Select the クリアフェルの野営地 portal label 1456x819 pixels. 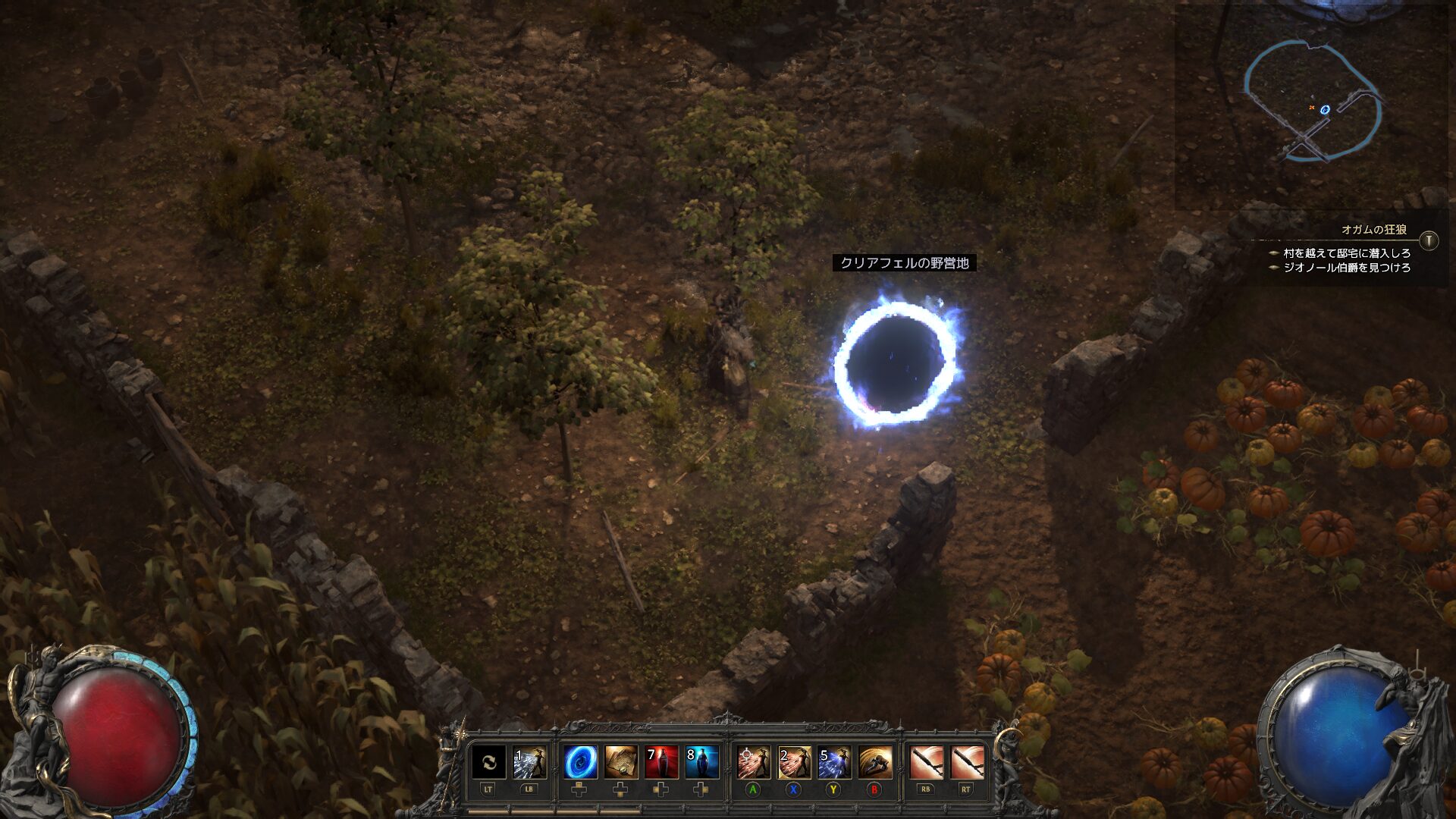pyautogui.click(x=904, y=263)
